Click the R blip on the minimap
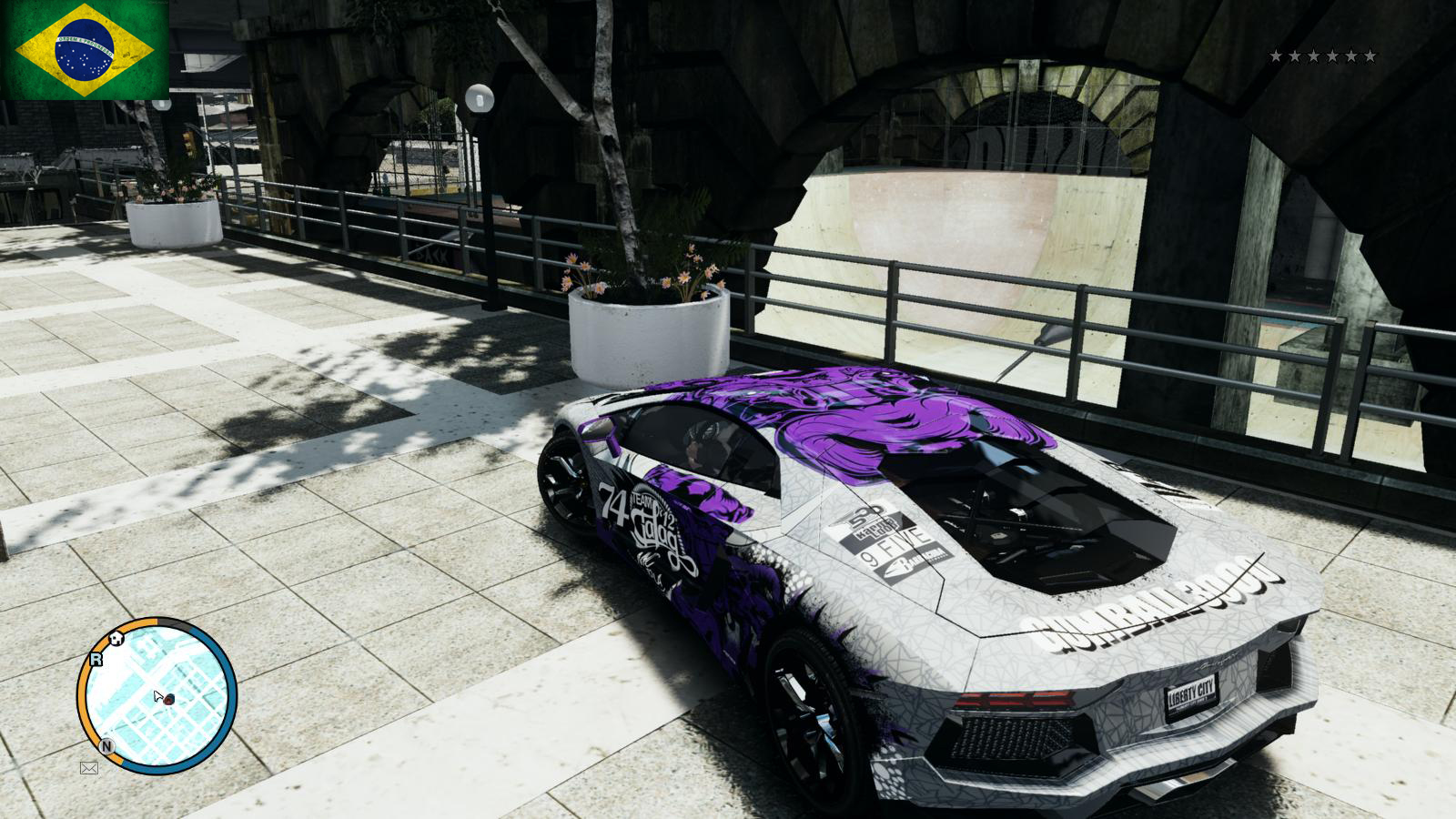The width and height of the screenshot is (1456, 819). (x=96, y=659)
